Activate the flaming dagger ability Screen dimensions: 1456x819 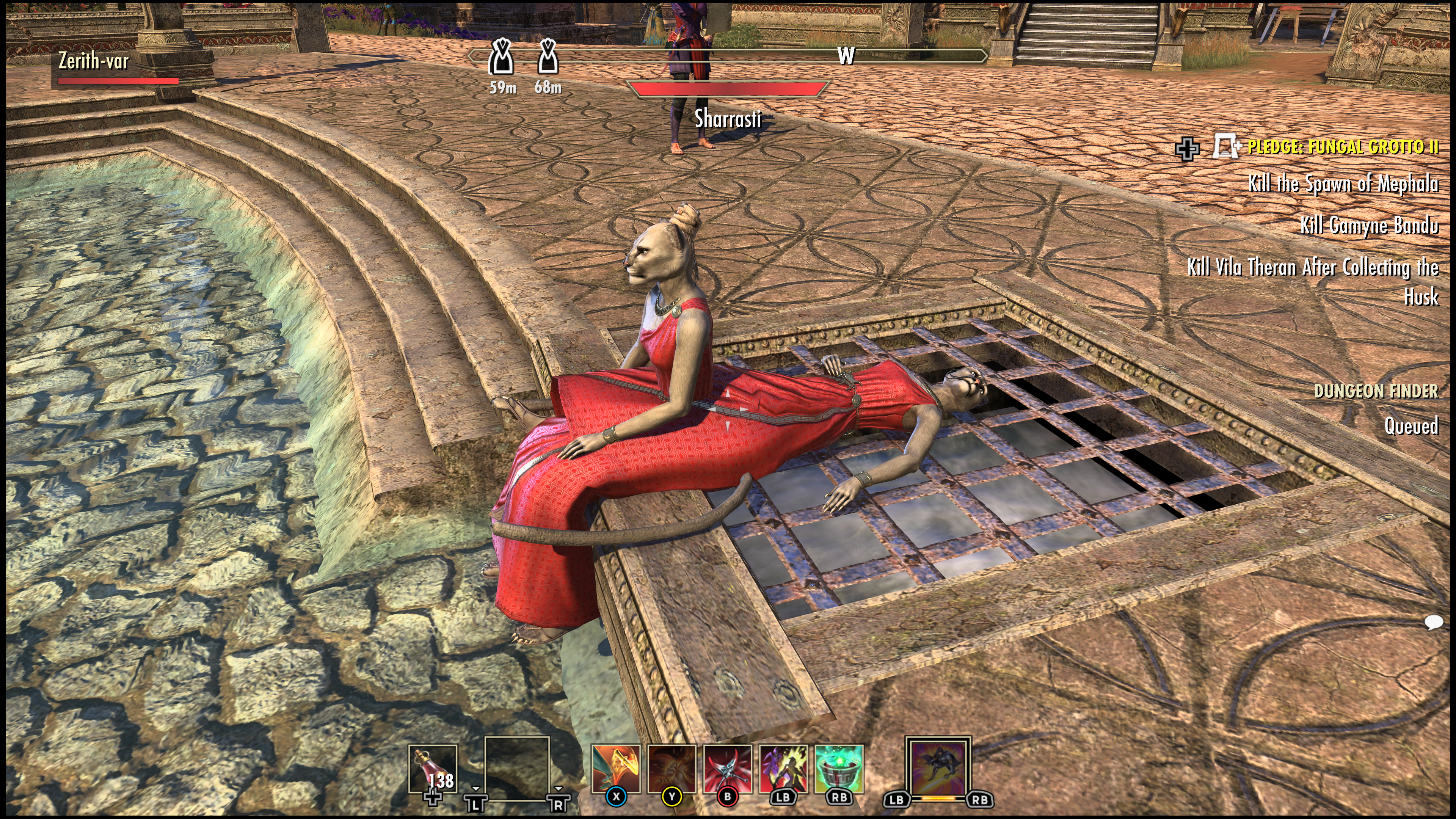click(615, 769)
